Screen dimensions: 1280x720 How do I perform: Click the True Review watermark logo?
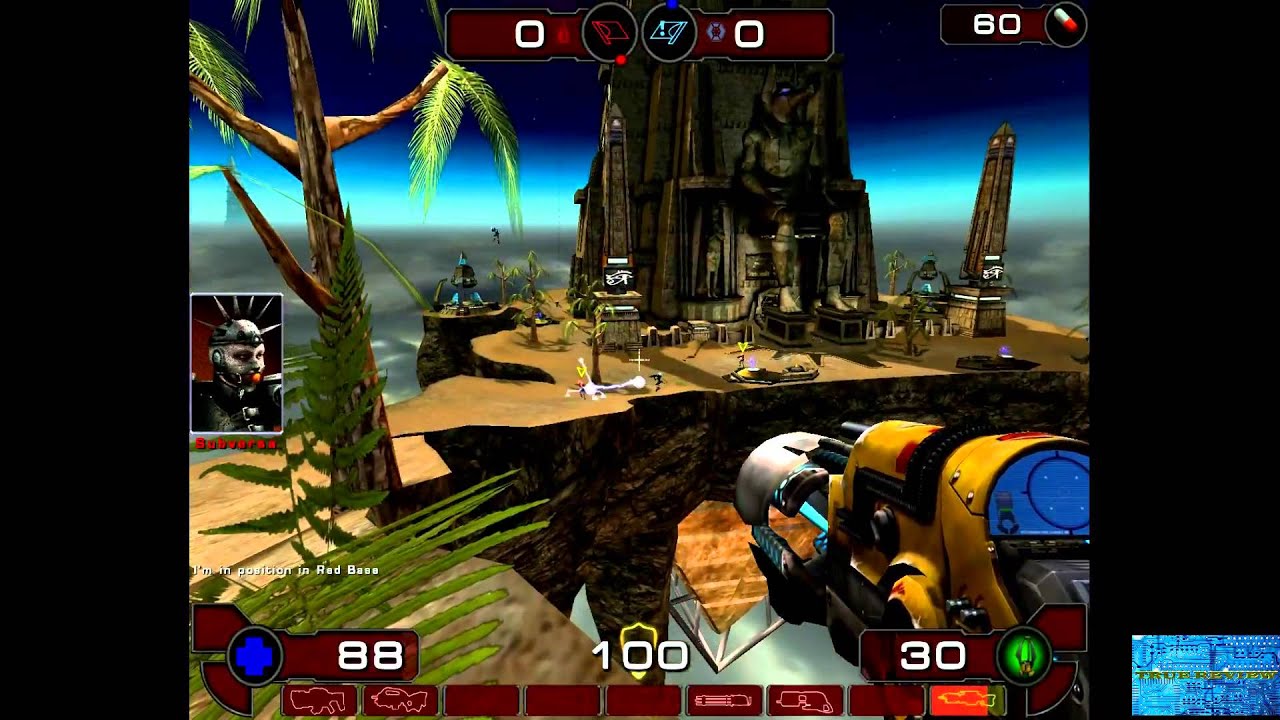click(x=1205, y=675)
